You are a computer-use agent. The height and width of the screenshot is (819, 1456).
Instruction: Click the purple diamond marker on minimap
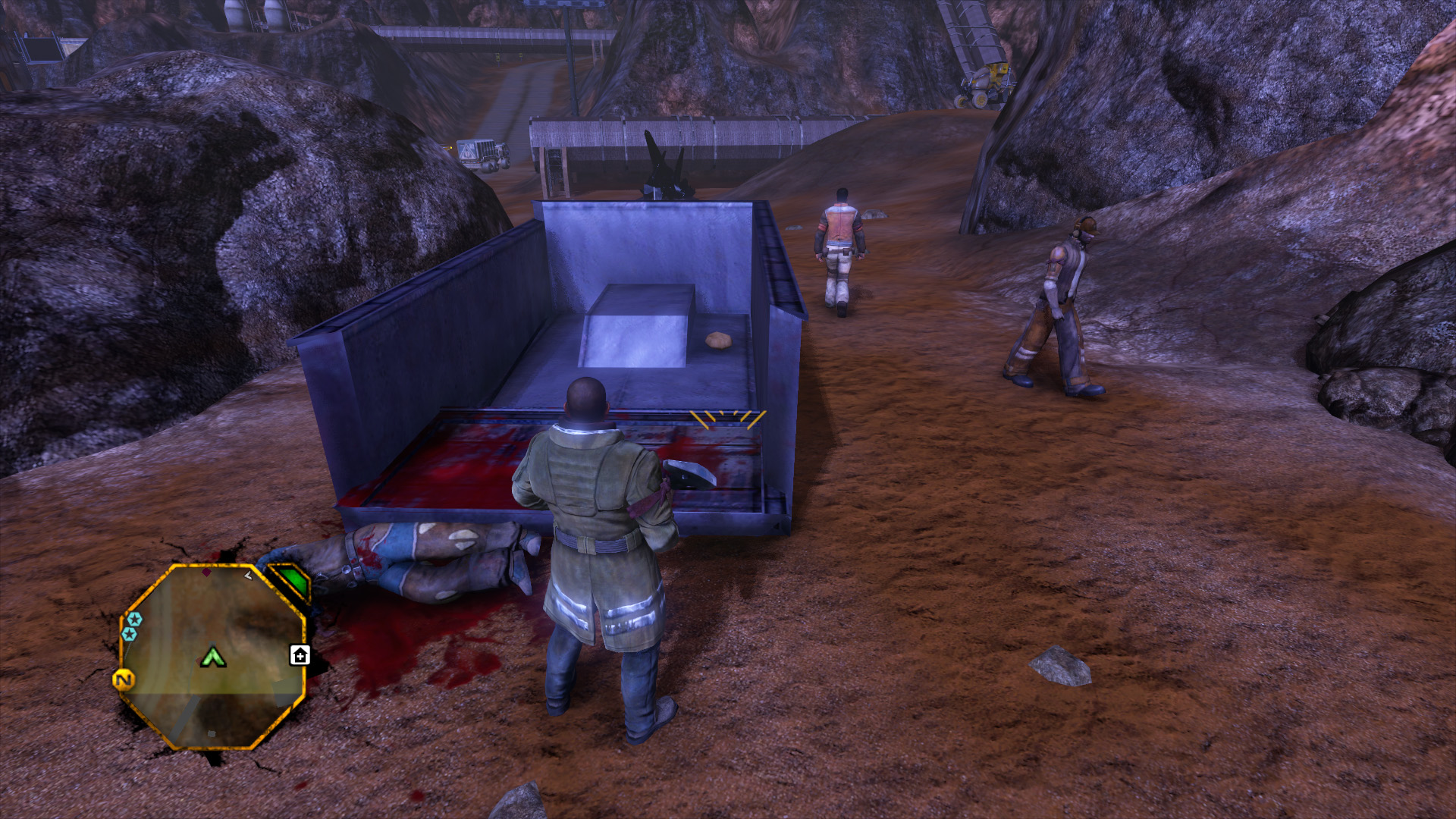(x=207, y=573)
